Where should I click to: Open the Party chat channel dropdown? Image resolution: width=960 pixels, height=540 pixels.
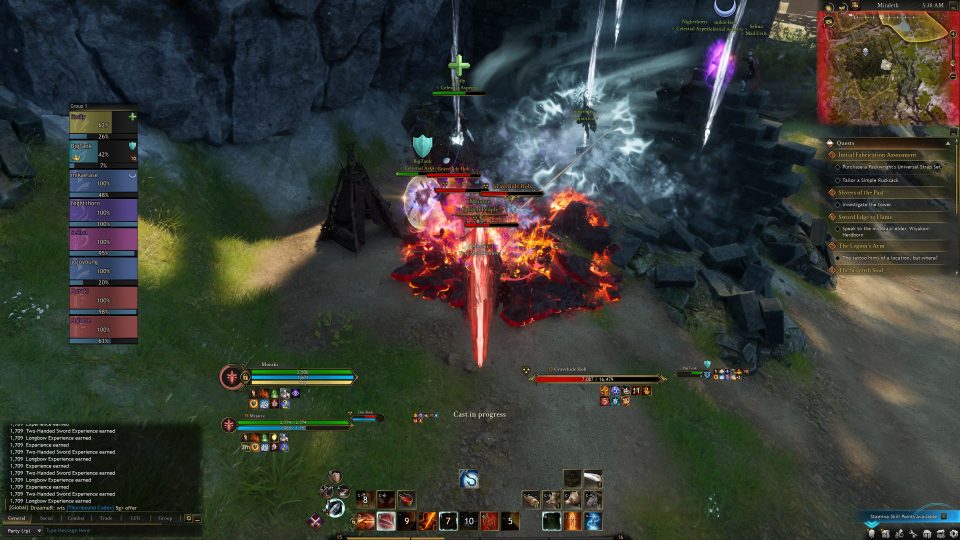22,531
